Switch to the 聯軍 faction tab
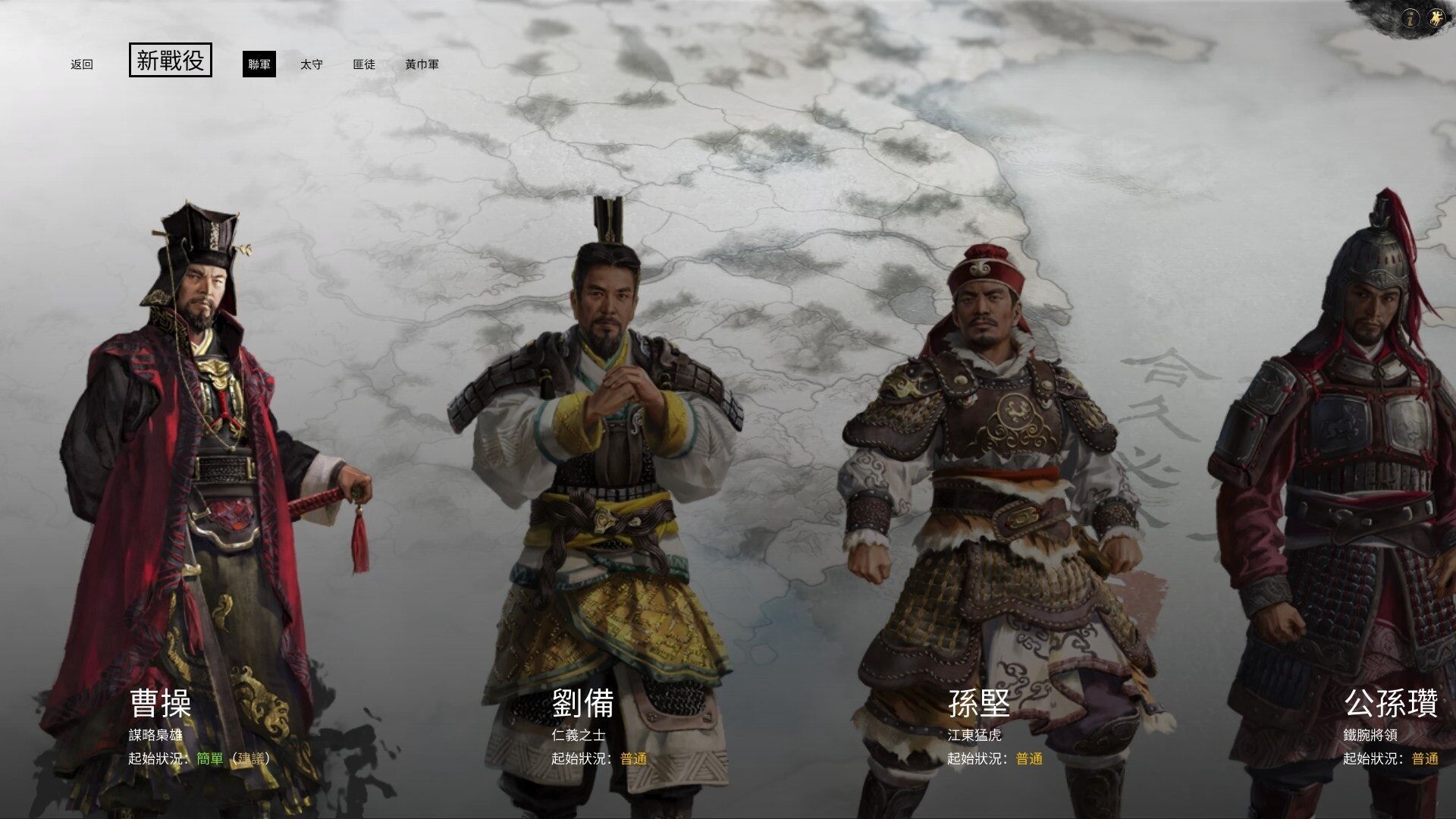 [x=259, y=64]
